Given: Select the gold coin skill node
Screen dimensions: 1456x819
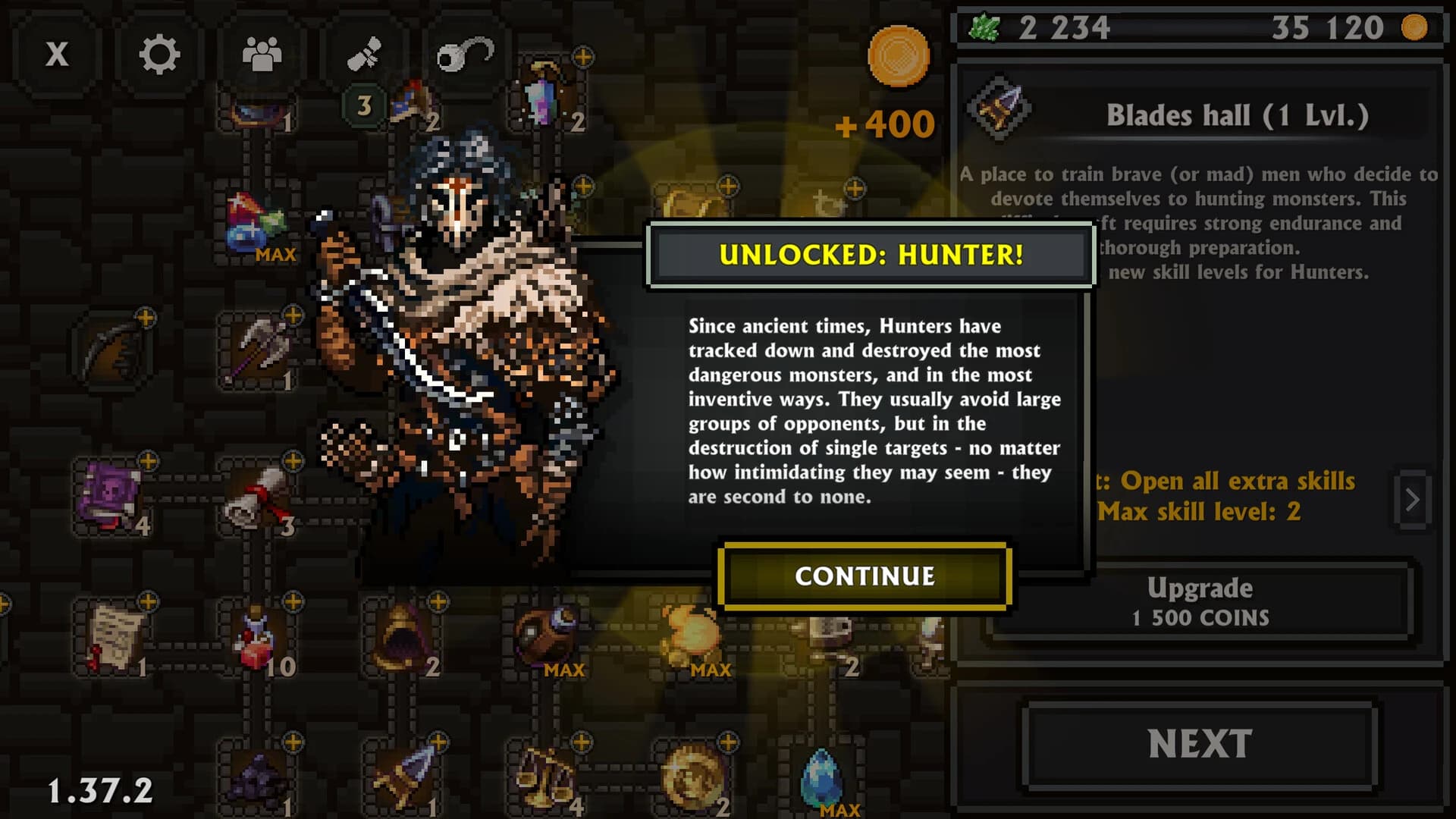Looking at the screenshot, I should pyautogui.click(x=694, y=773).
